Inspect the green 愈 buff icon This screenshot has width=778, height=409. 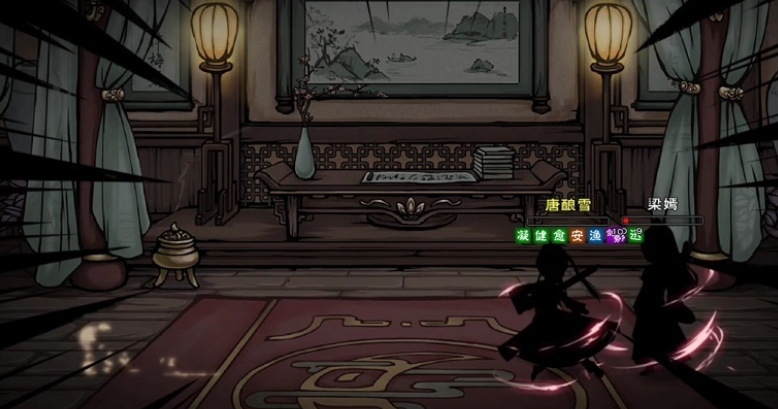558,235
